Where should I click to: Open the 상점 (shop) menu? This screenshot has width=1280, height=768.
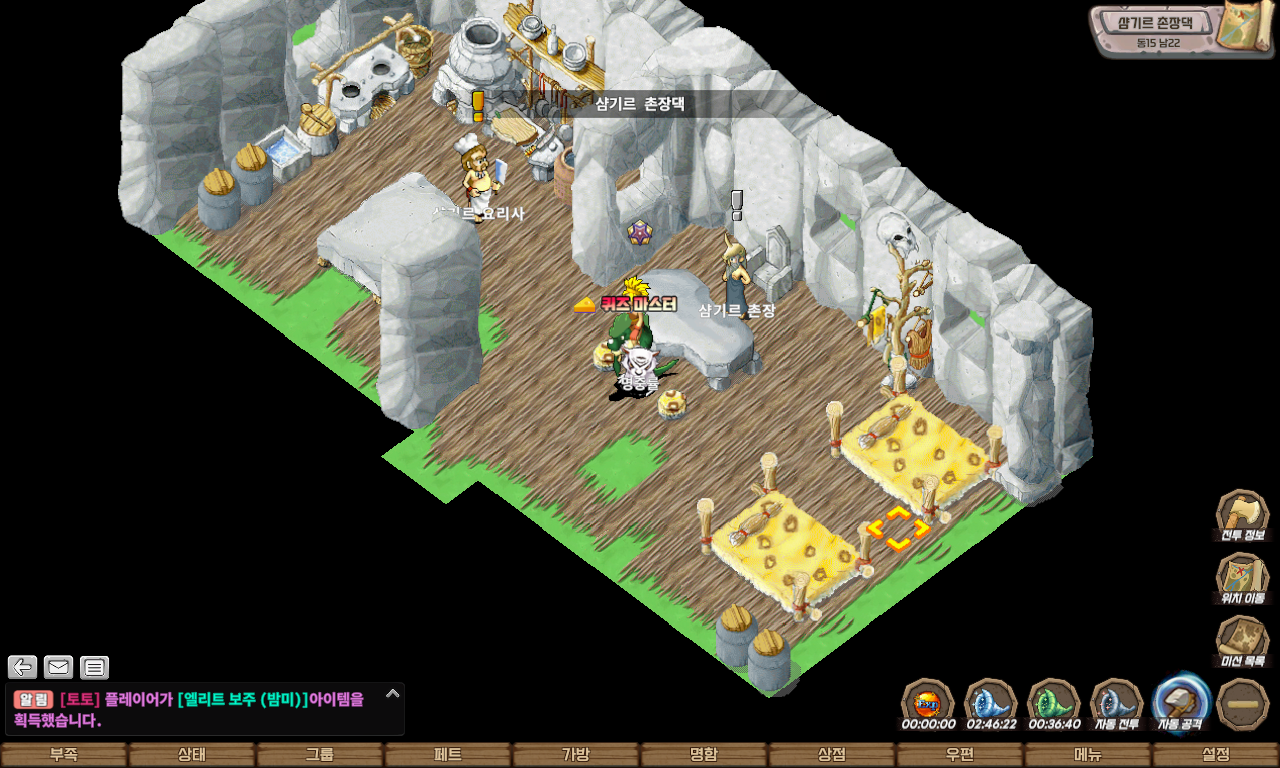tap(832, 755)
